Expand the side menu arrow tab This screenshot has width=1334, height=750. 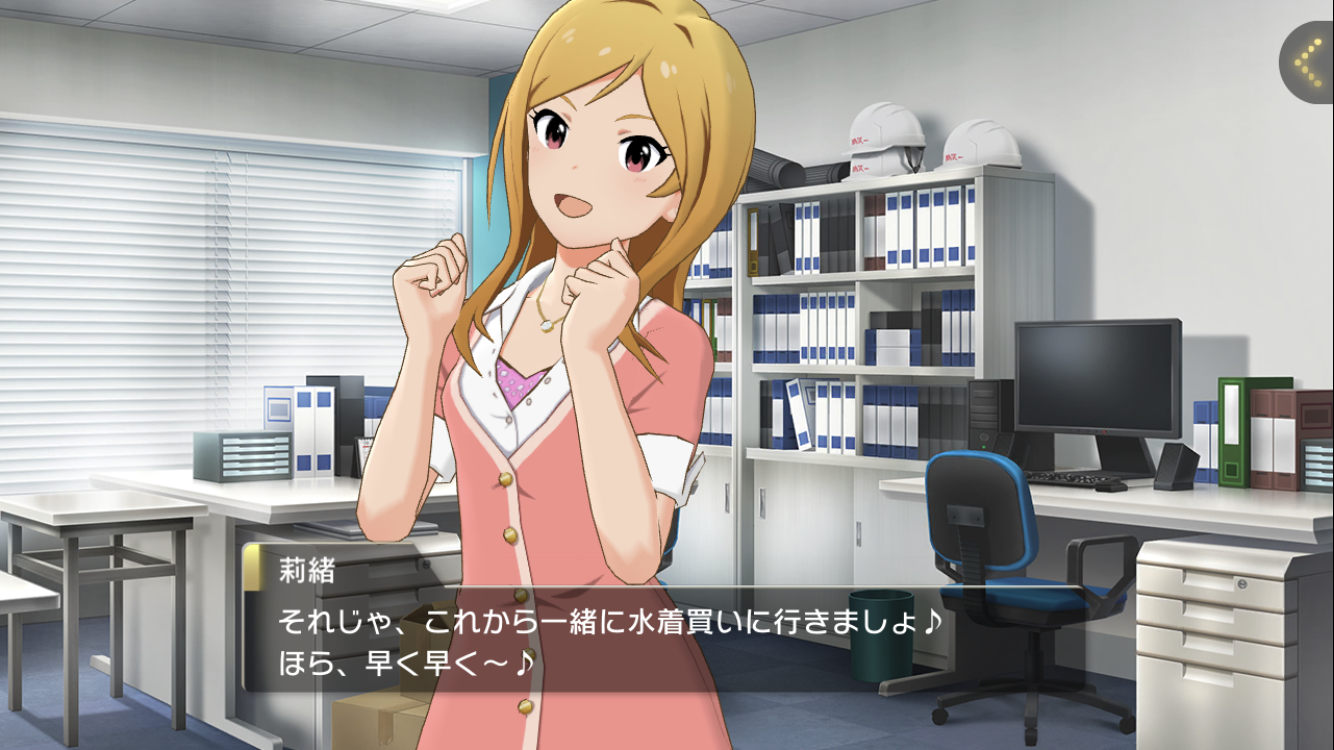[1308, 62]
